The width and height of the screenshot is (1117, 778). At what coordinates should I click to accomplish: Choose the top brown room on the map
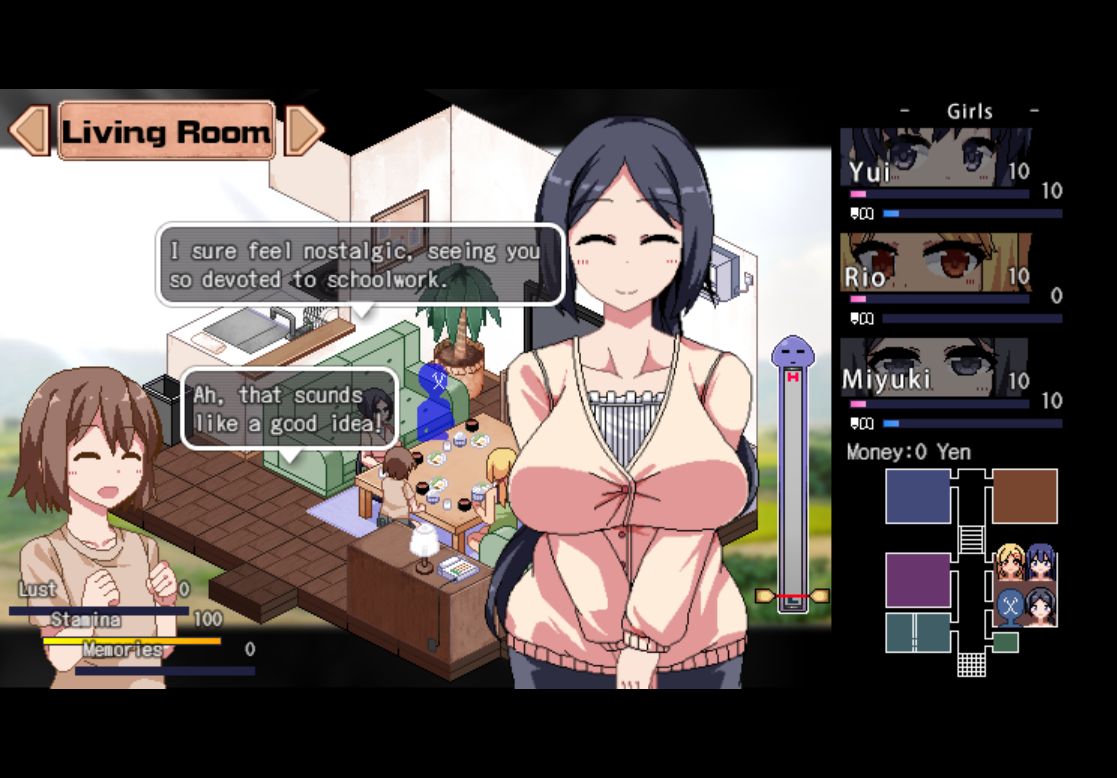click(1024, 496)
